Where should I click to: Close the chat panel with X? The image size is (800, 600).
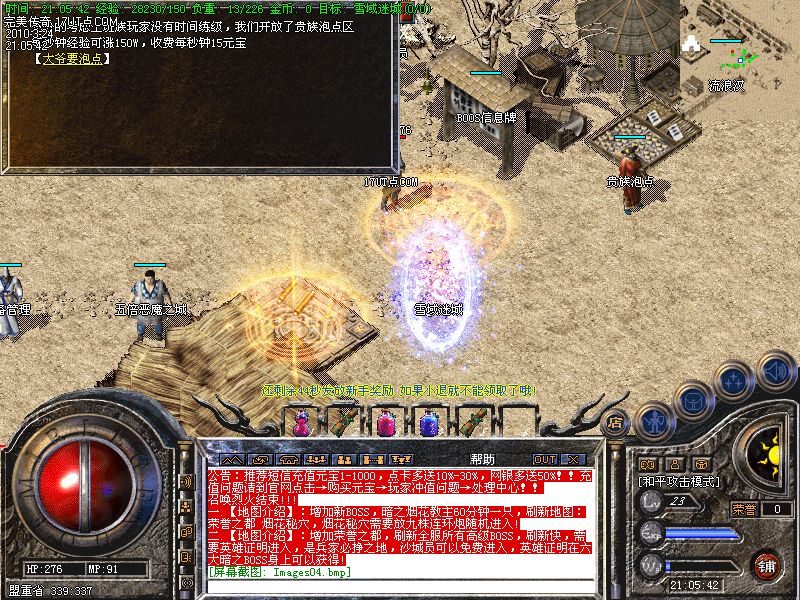tap(573, 459)
